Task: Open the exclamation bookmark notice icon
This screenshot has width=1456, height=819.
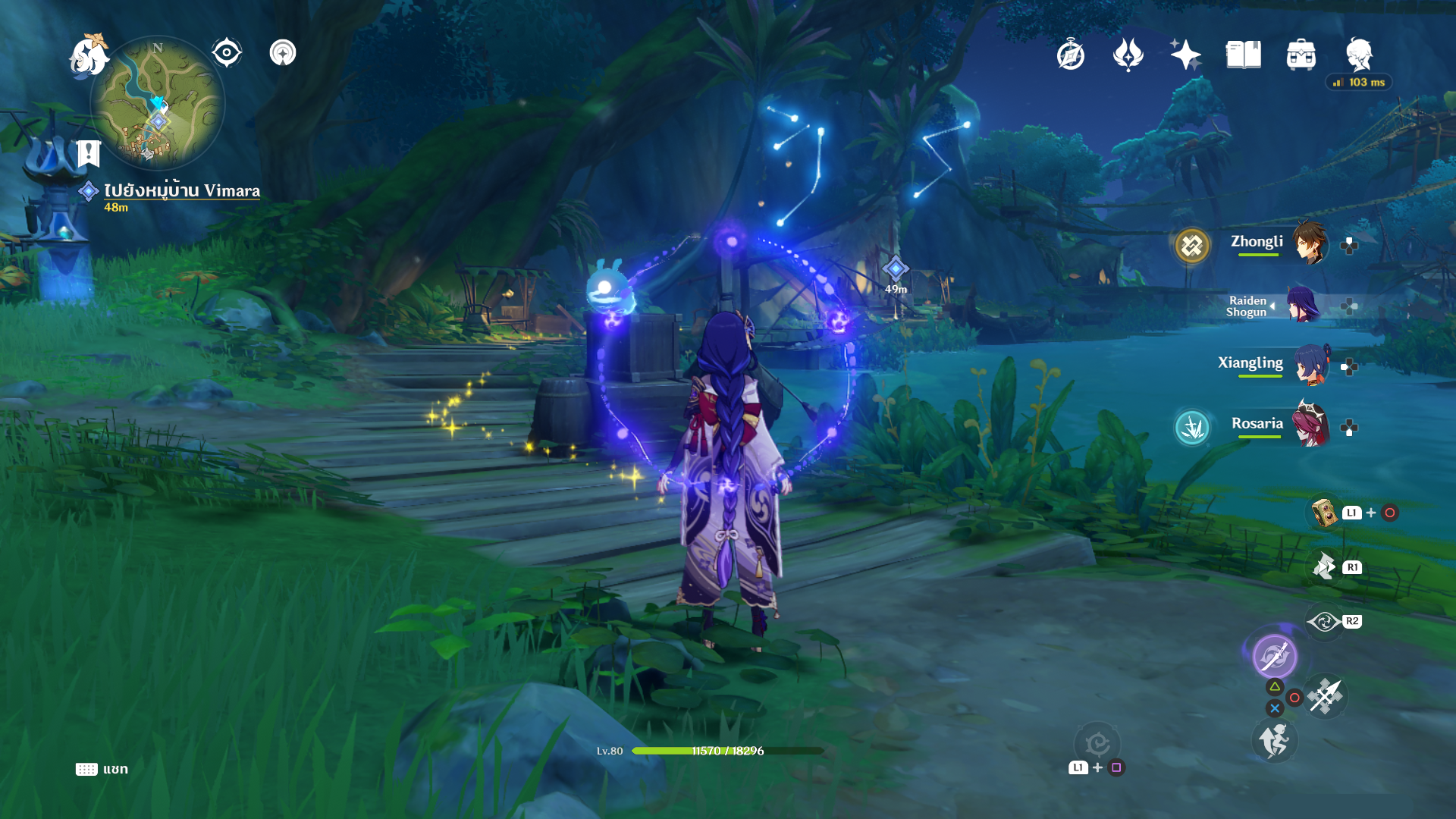Action: tap(89, 153)
